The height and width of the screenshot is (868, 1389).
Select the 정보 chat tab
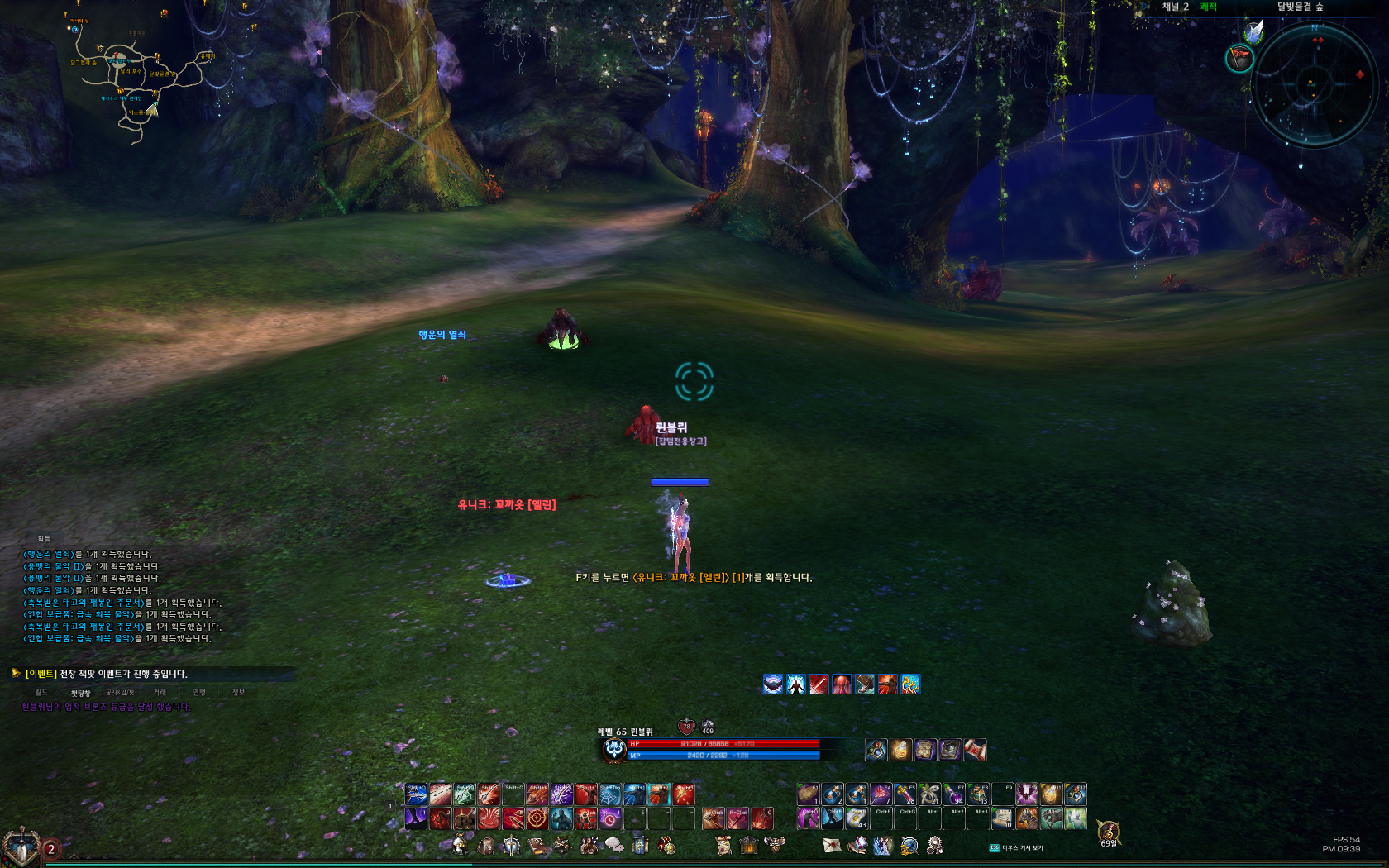point(238,693)
